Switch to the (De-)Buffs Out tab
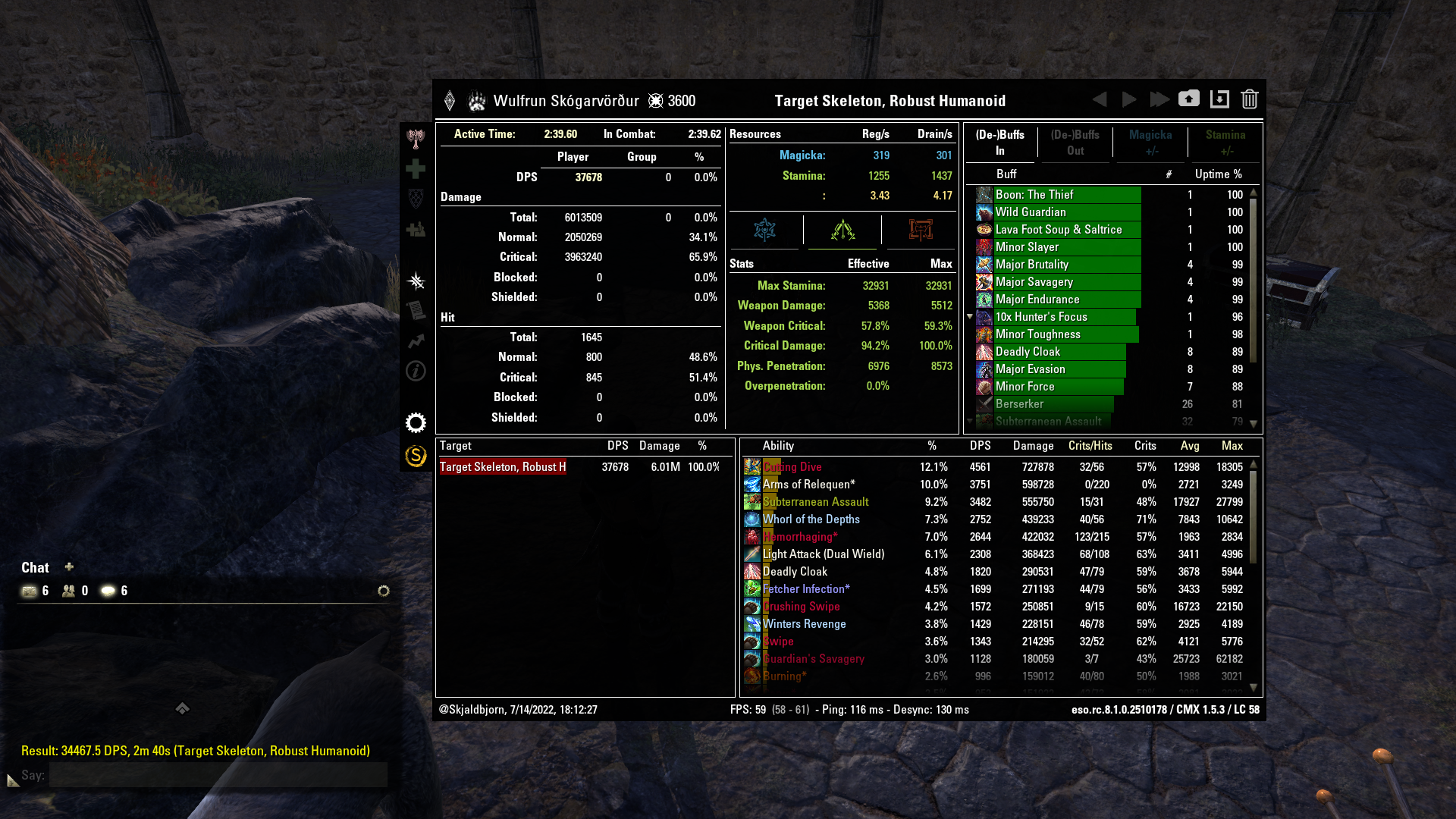The image size is (1456, 819). tap(1075, 143)
